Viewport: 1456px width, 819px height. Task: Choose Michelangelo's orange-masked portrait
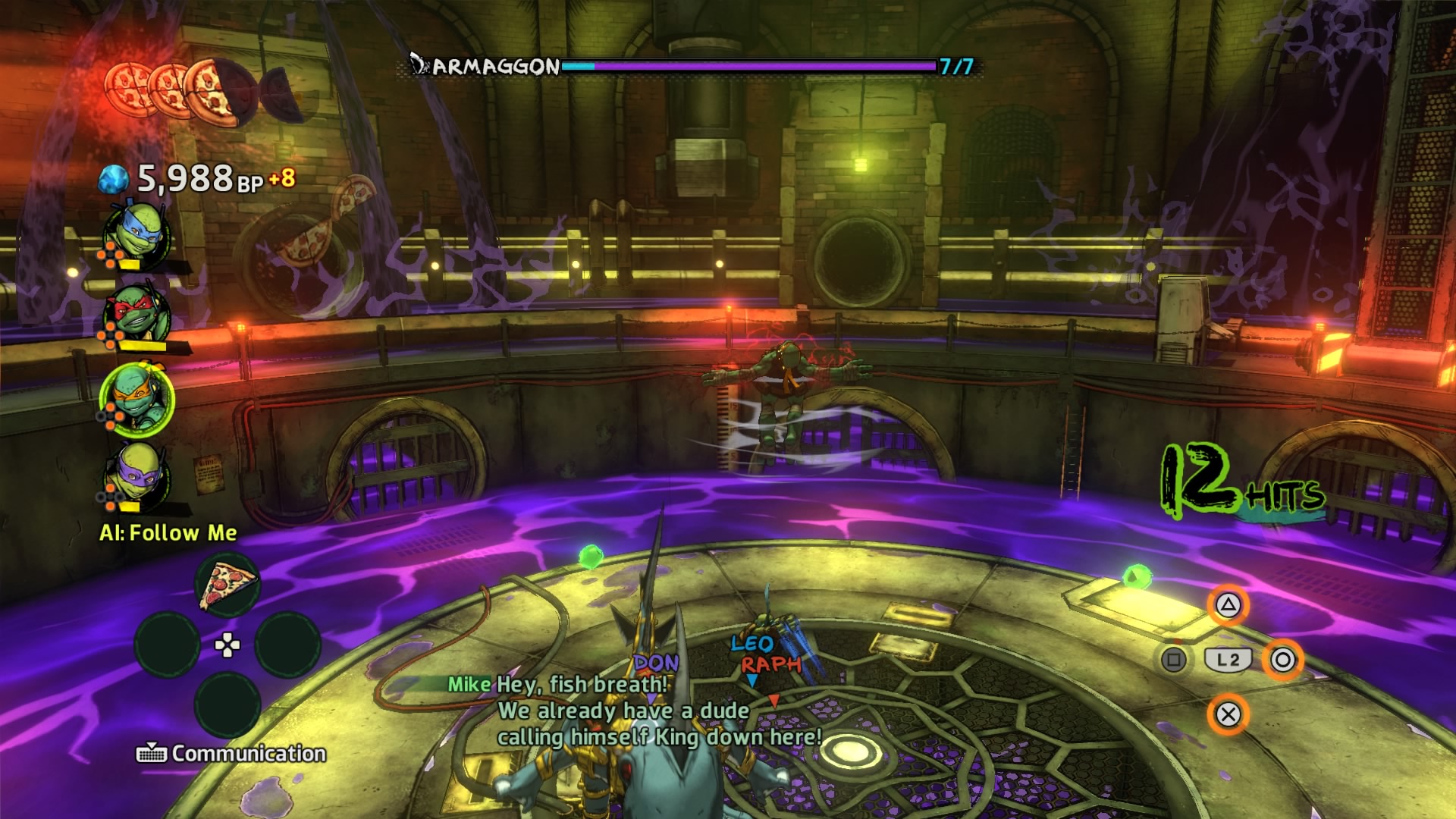137,399
